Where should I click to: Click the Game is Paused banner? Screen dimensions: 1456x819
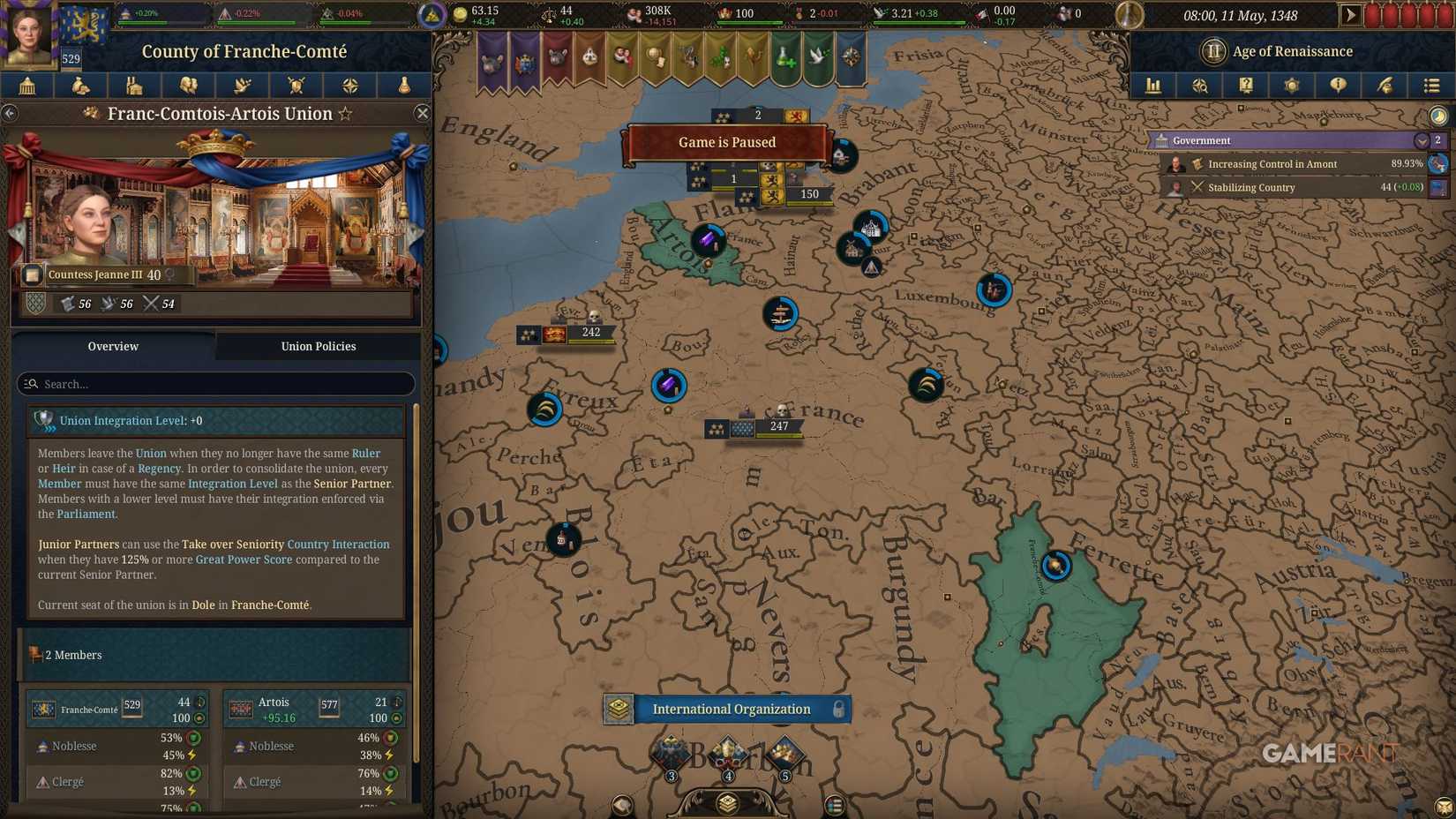point(726,142)
